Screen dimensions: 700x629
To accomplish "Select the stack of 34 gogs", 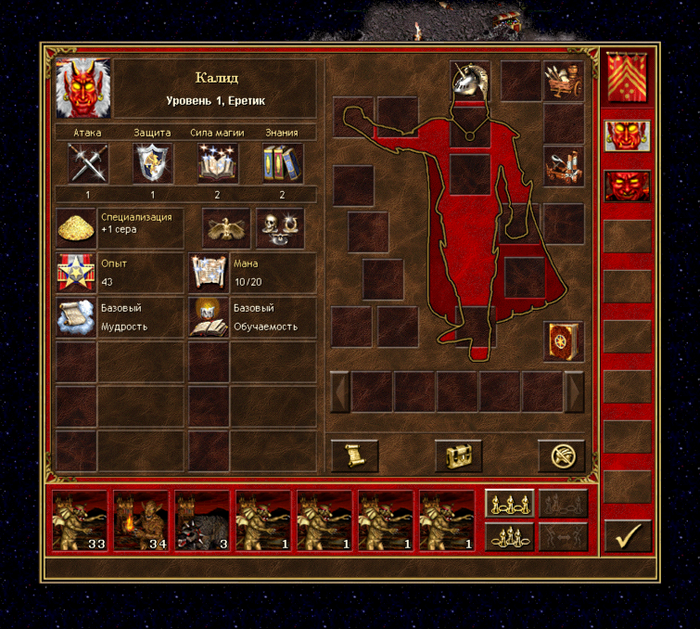I will pyautogui.click(x=140, y=520).
